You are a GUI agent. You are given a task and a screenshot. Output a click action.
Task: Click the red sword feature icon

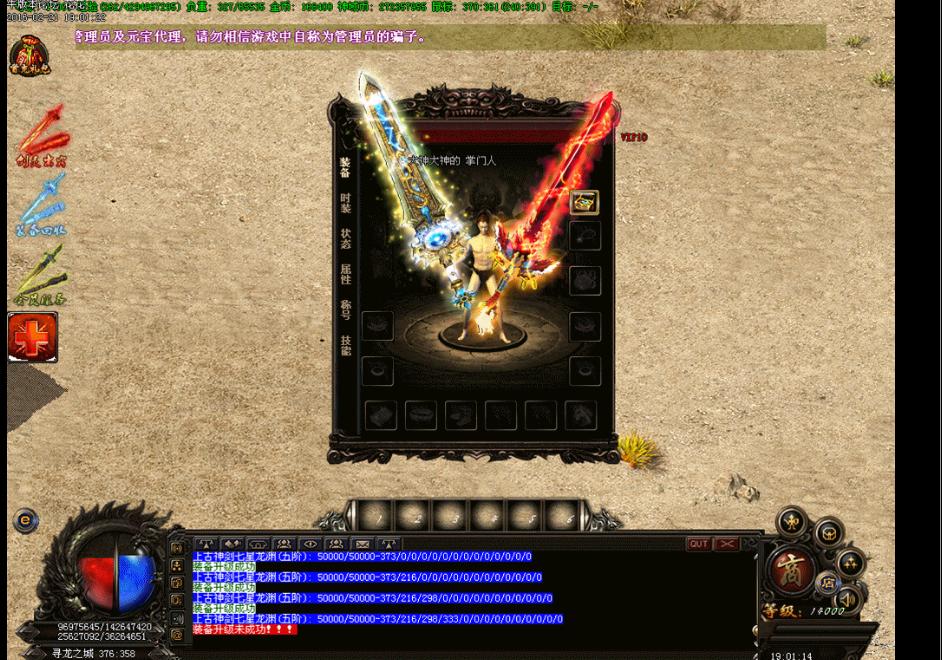[x=41, y=136]
